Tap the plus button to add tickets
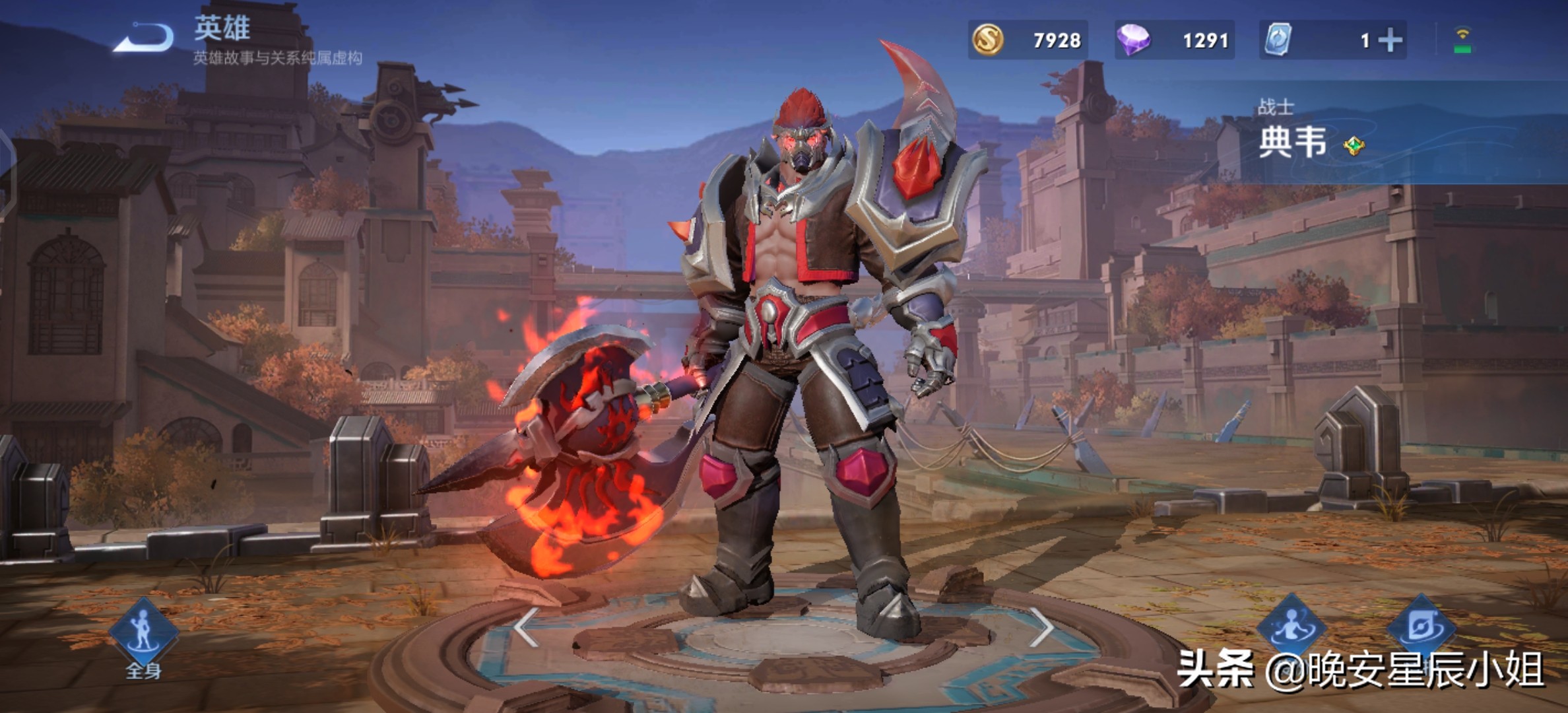Viewport: 1568px width, 713px height. click(1390, 41)
